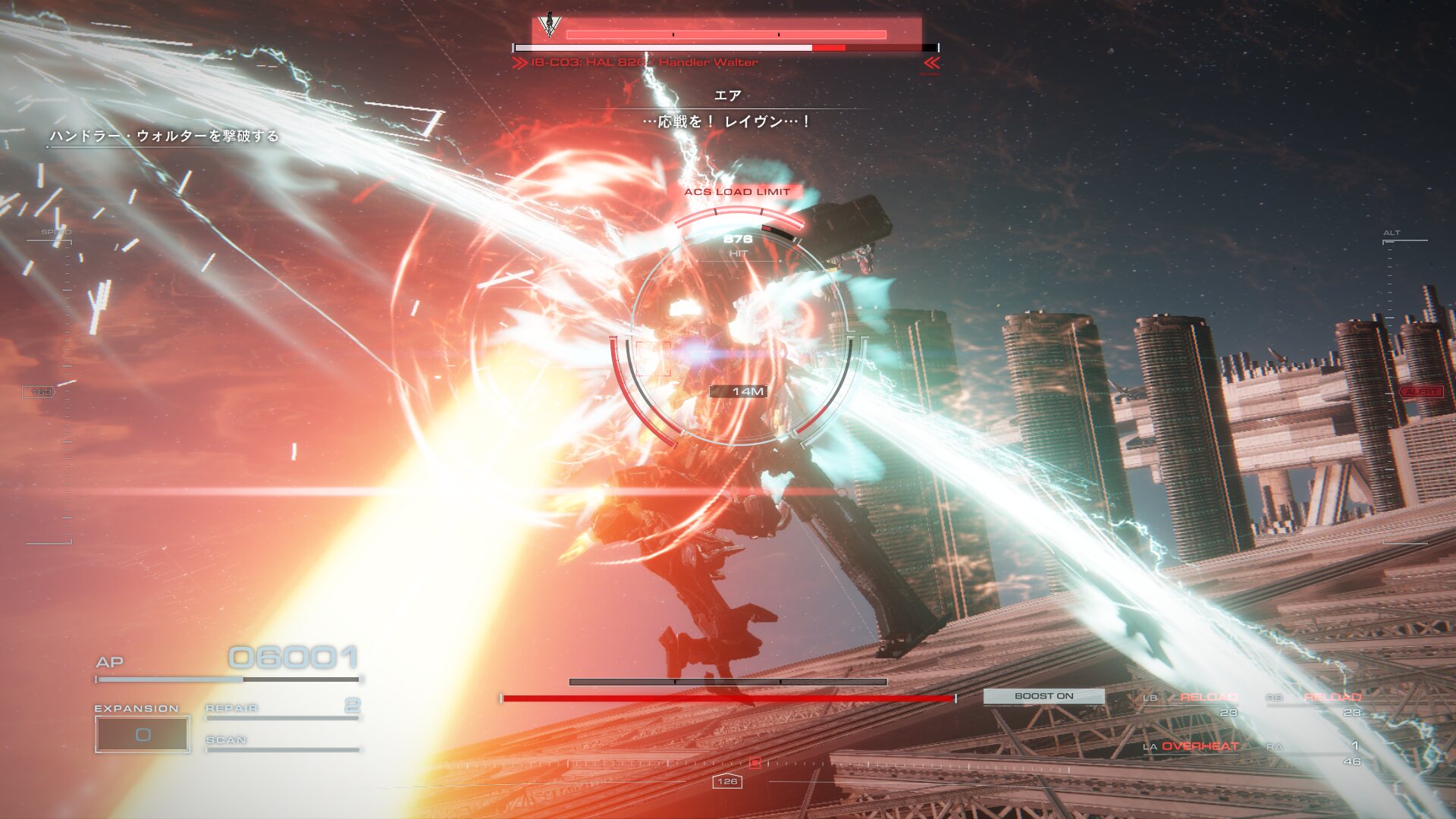Click the boss emblem icon above the health bar
The image size is (1456, 819).
(x=550, y=25)
